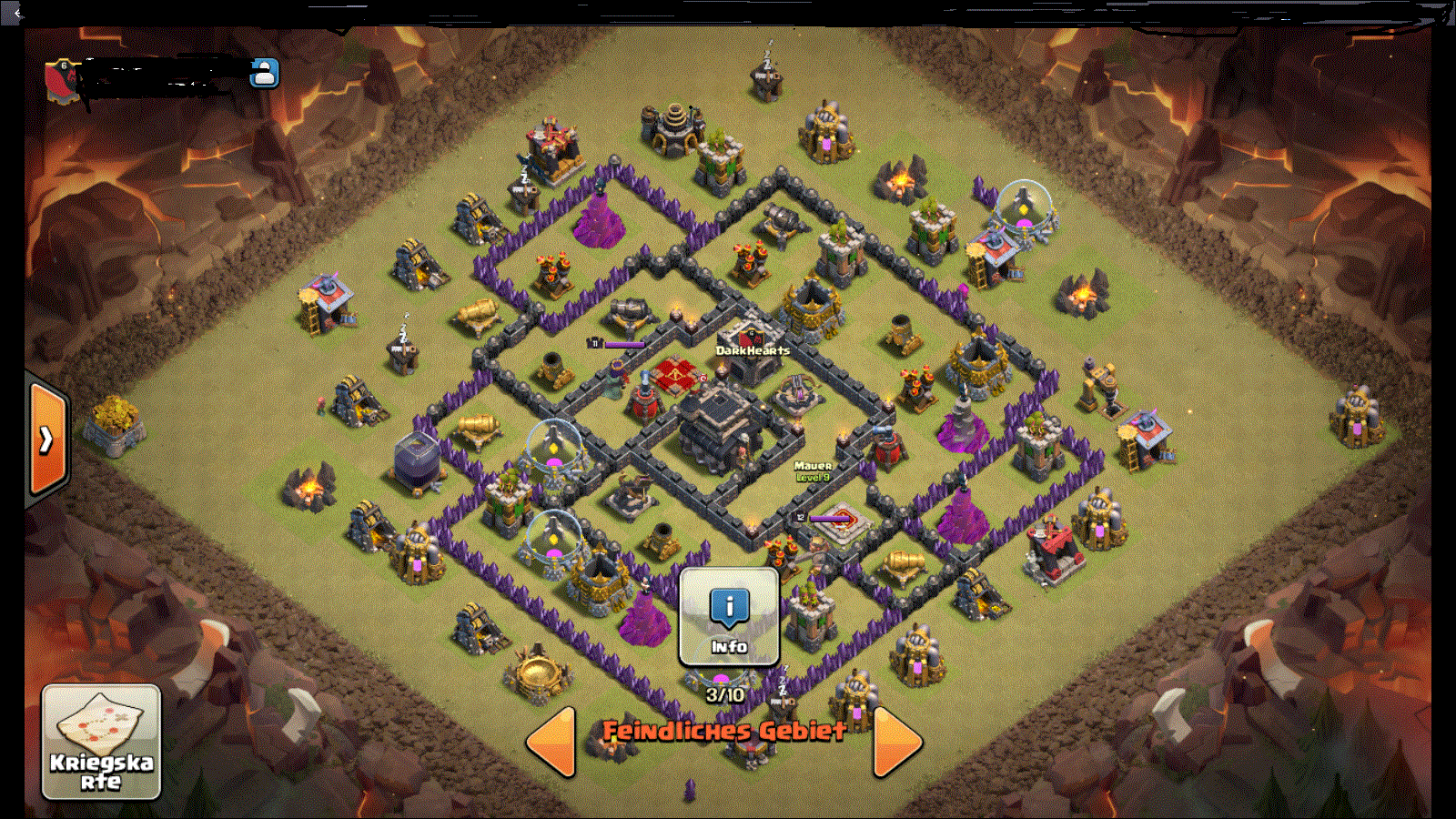Expand the orange side panel tab
The width and height of the screenshot is (1456, 819).
46,440
